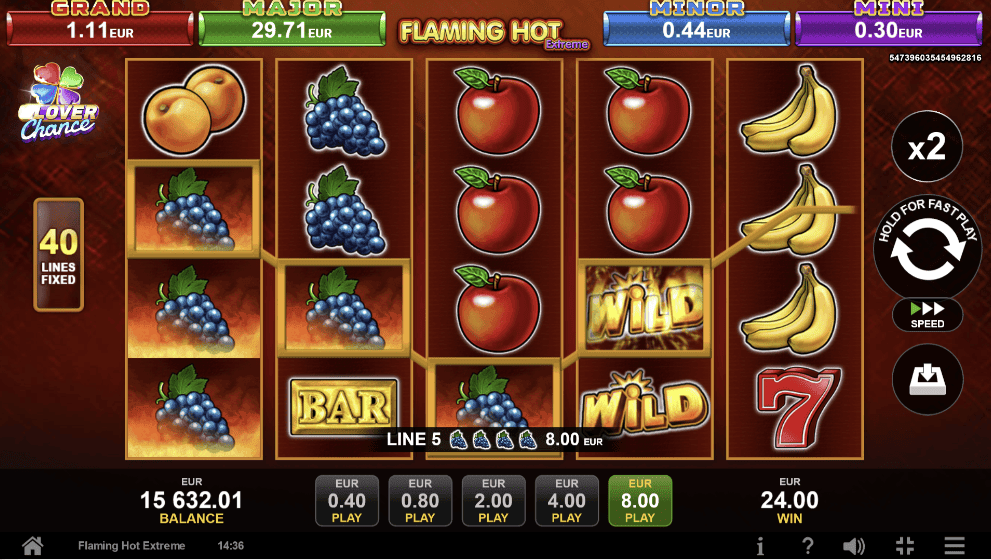Open the Clover Chance feature
Image resolution: width=991 pixels, height=560 pixels.
pyautogui.click(x=58, y=105)
